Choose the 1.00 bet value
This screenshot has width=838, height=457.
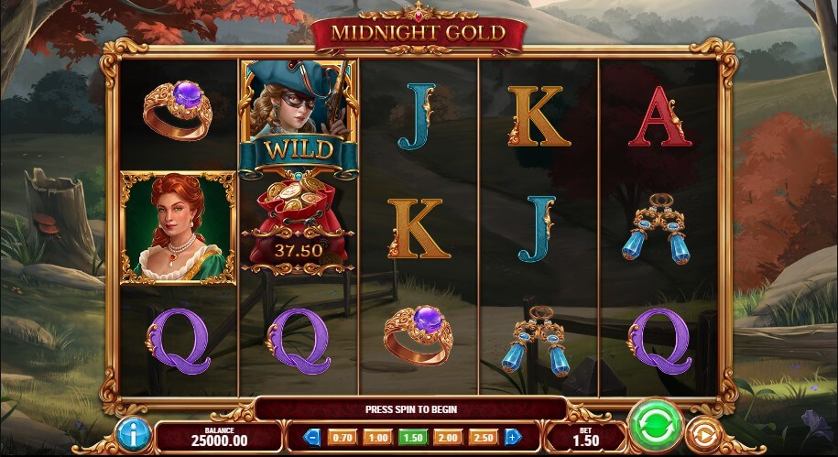pyautogui.click(x=377, y=437)
